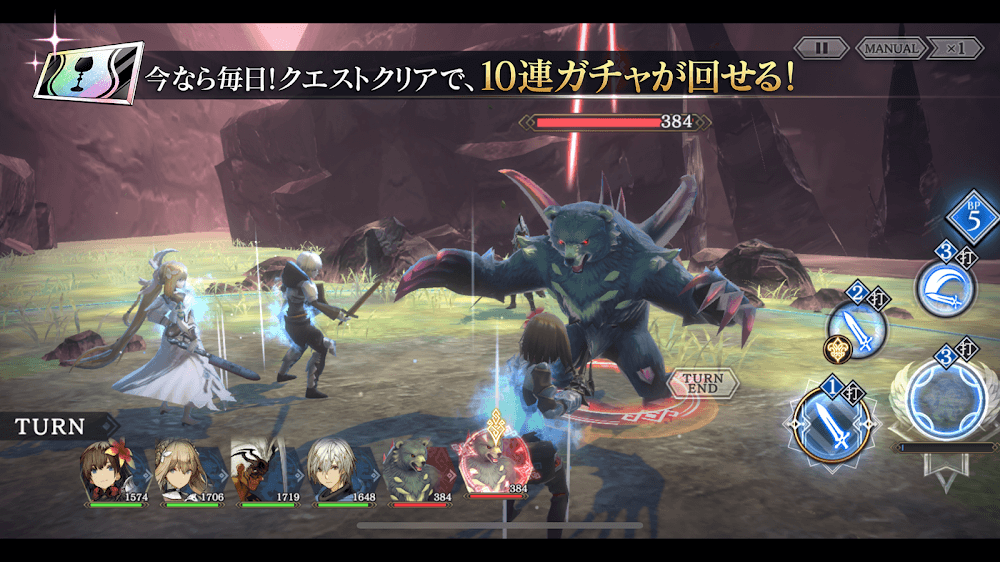Activate the cost 2 sword skill
This screenshot has width=1000, height=562.
[858, 326]
